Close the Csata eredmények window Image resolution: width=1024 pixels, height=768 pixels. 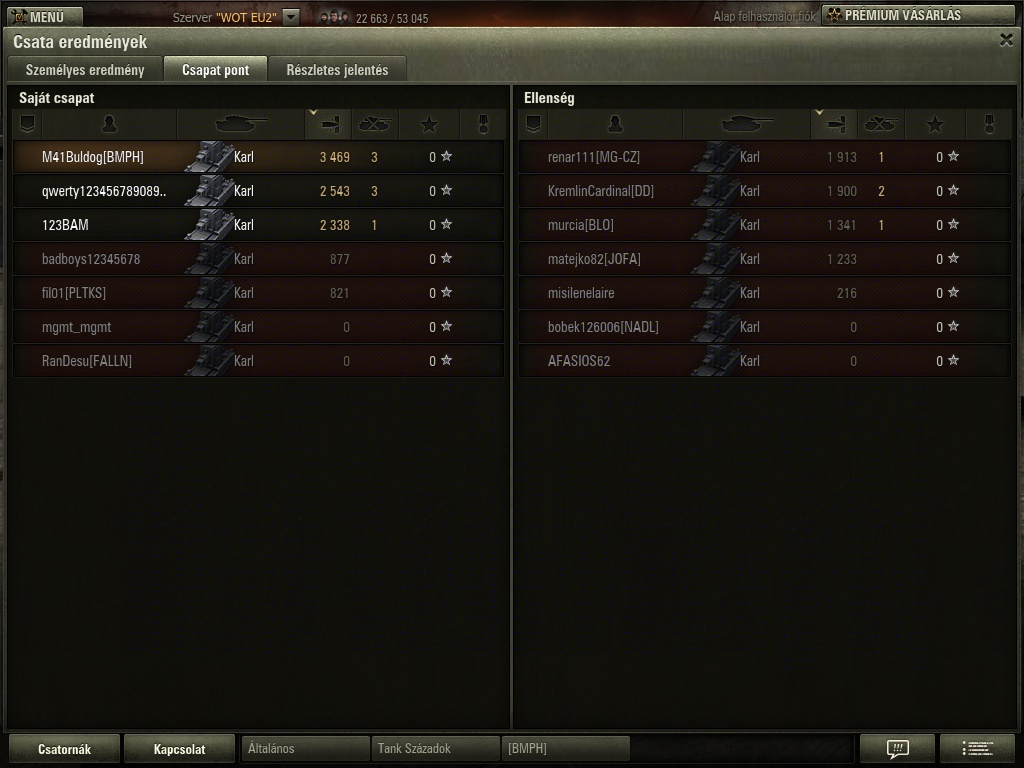(1006, 40)
